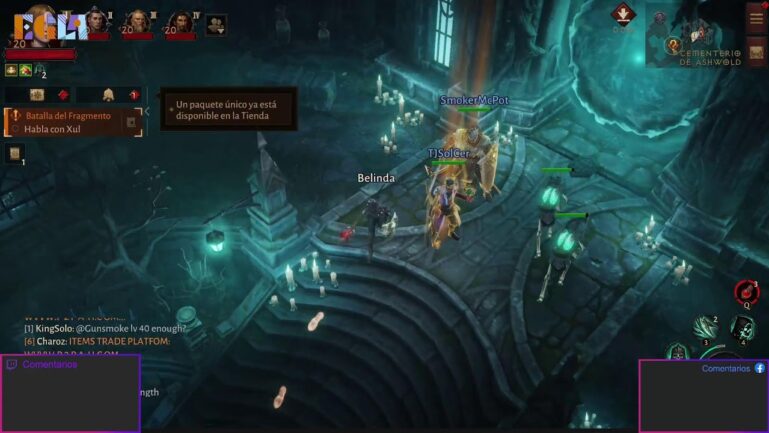Open the Twitch Comentarios chat panel
This screenshot has height=433, width=769.
click(70, 393)
